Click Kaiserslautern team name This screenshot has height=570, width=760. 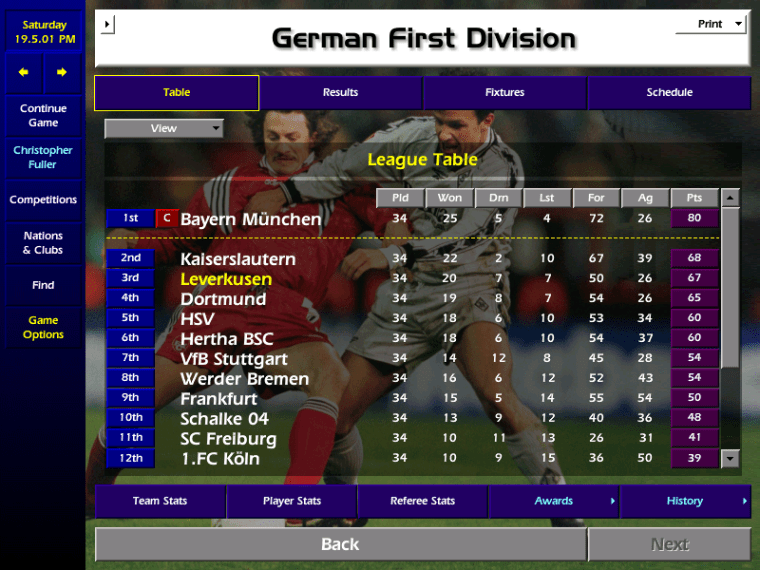238,259
